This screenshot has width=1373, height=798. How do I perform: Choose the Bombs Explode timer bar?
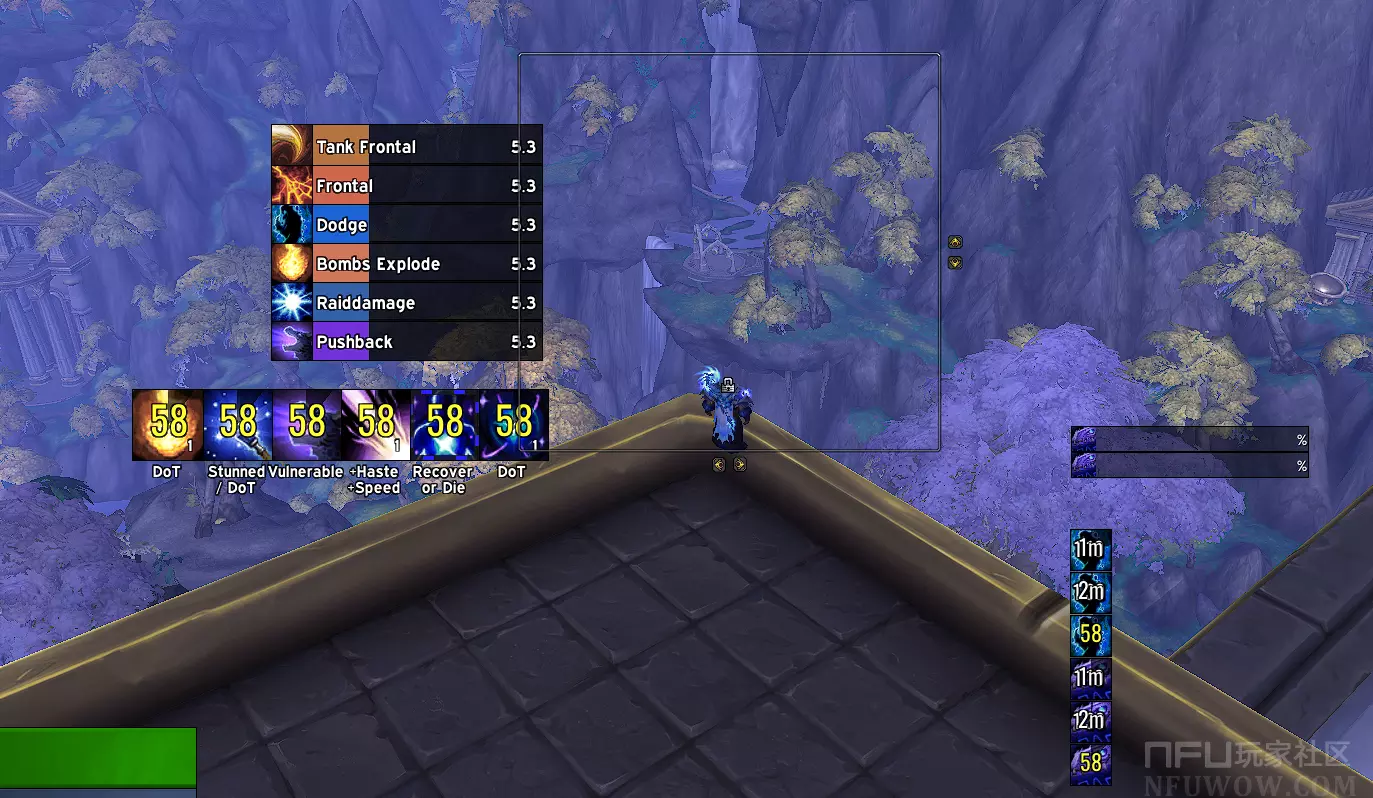[x=407, y=264]
